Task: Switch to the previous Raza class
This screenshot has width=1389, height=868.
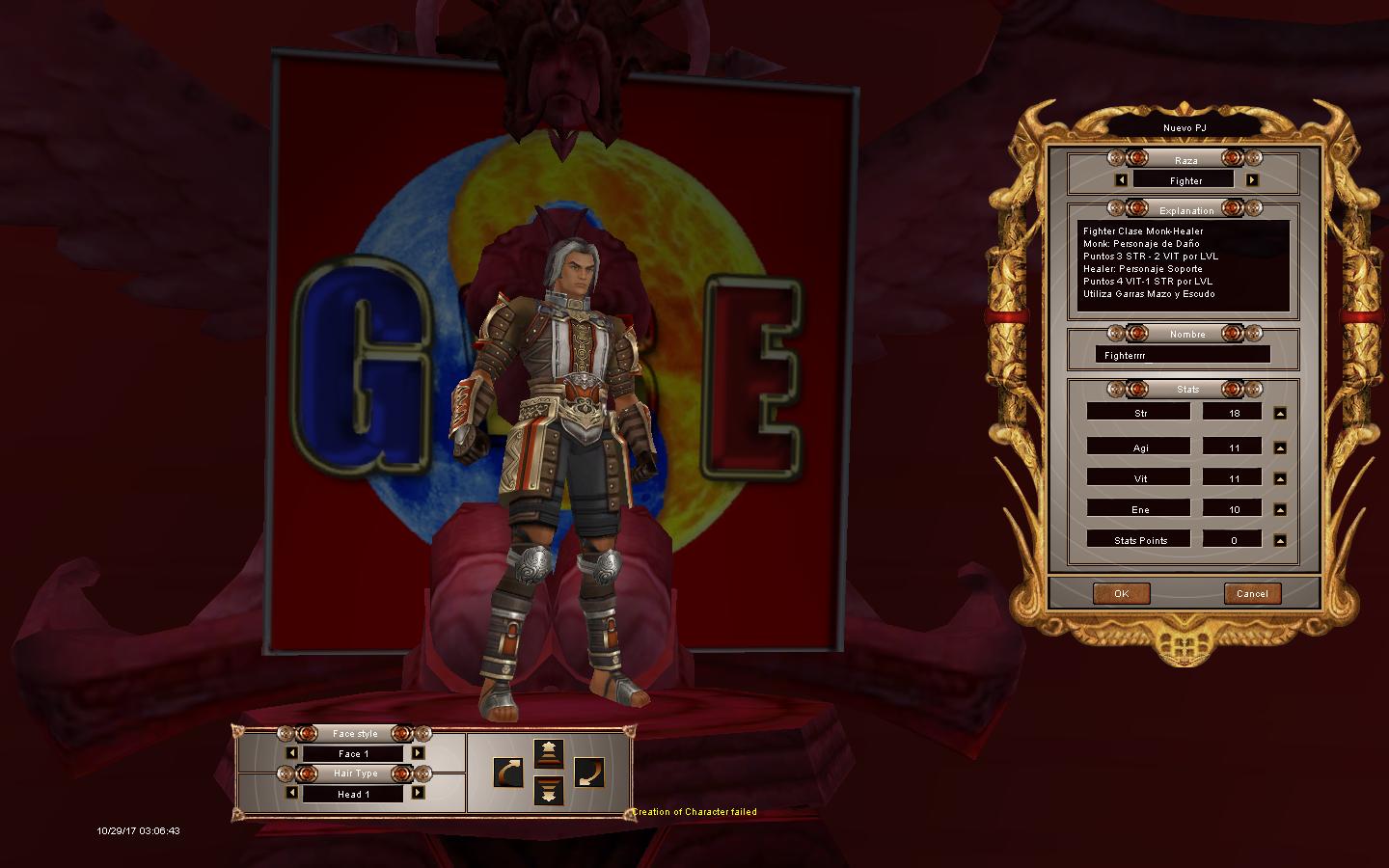Action: 1121,180
